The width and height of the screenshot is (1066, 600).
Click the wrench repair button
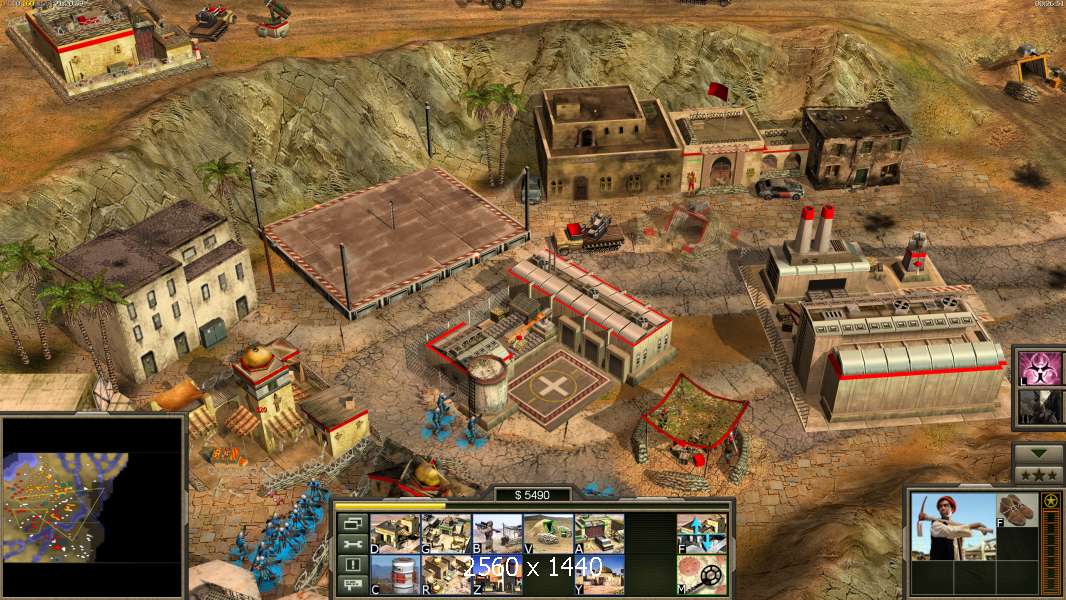point(351,544)
